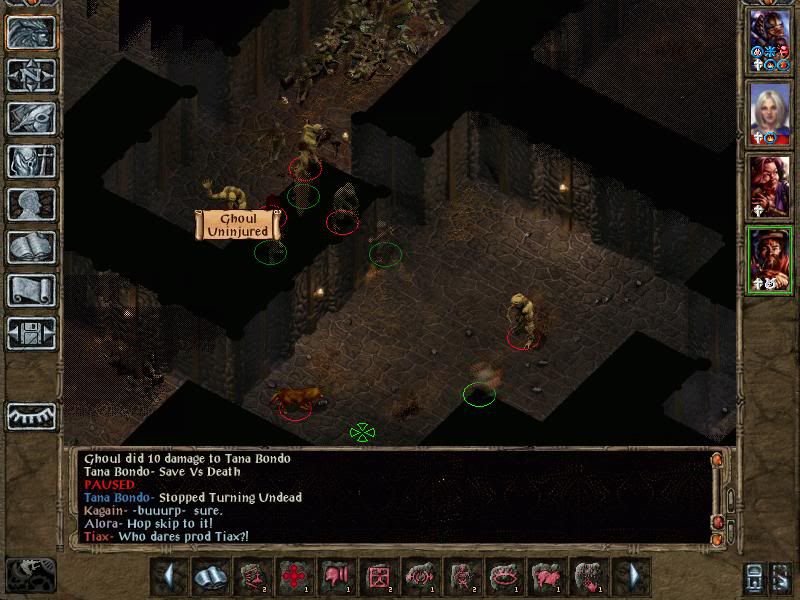Select the armored helmet character portrait
800x600 pixels.
[770, 42]
